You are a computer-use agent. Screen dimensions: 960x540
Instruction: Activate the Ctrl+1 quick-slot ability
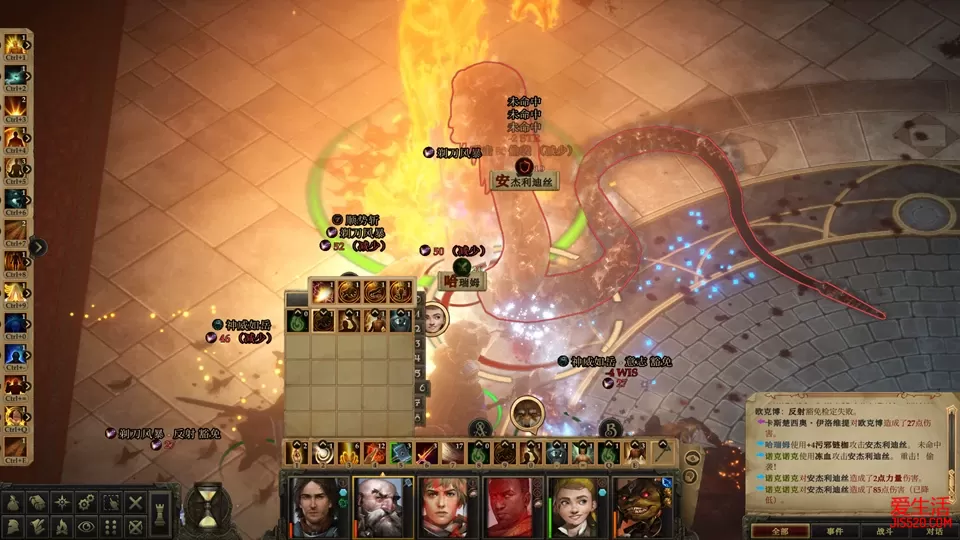[15, 45]
